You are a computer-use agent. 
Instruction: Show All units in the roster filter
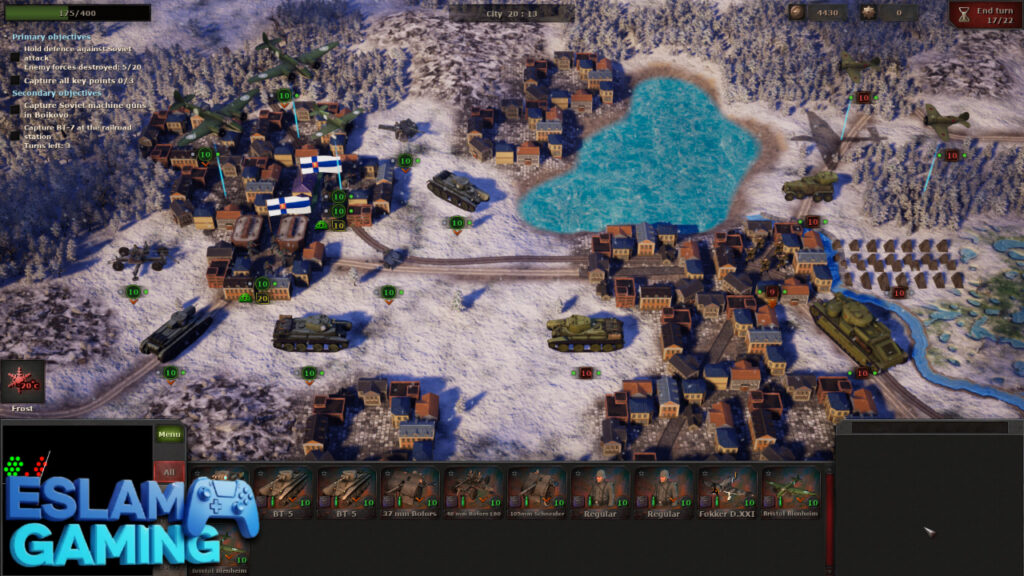tap(169, 471)
